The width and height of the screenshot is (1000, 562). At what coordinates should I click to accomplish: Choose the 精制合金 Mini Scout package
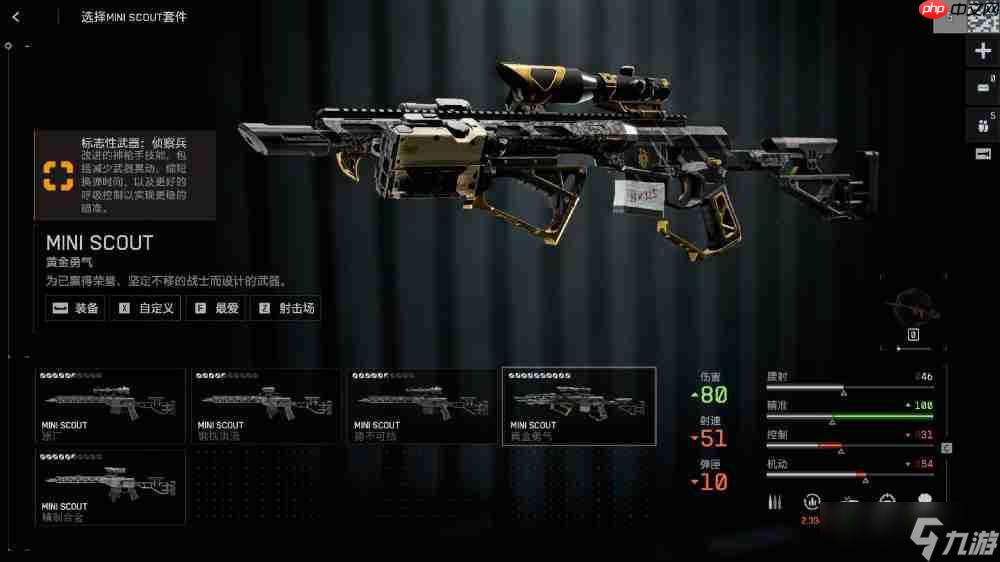pyautogui.click(x=111, y=487)
